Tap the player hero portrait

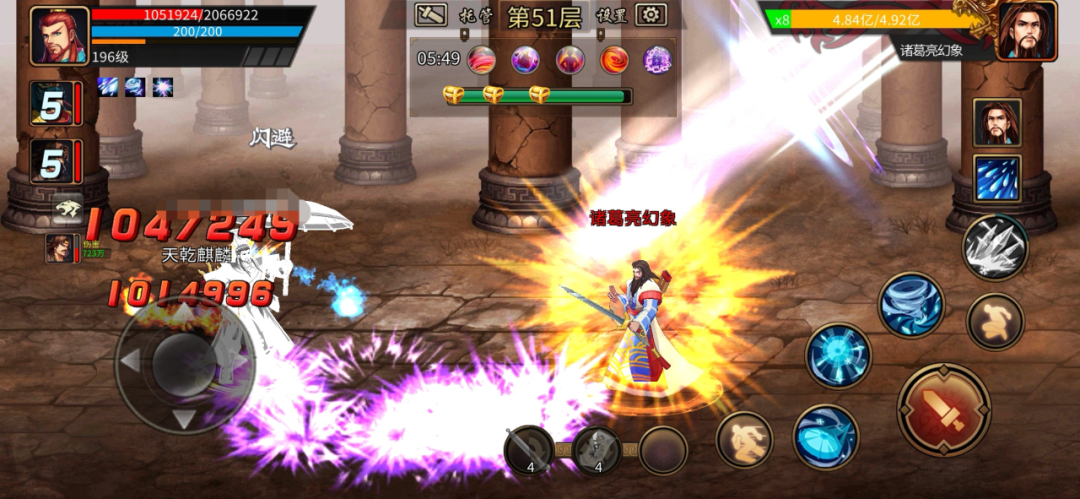point(59,36)
